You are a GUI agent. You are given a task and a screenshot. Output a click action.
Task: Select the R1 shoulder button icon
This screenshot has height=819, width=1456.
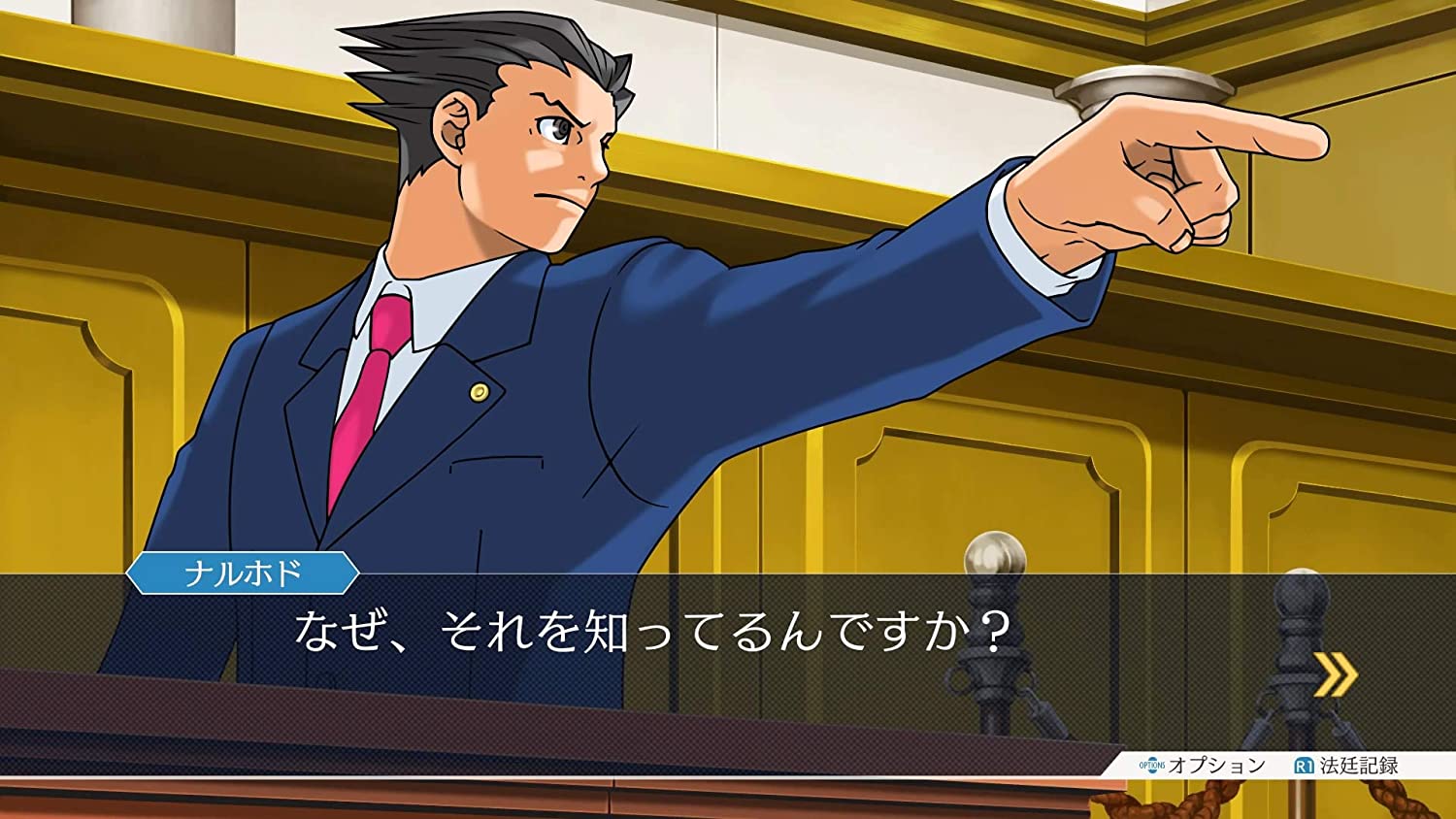click(1305, 764)
